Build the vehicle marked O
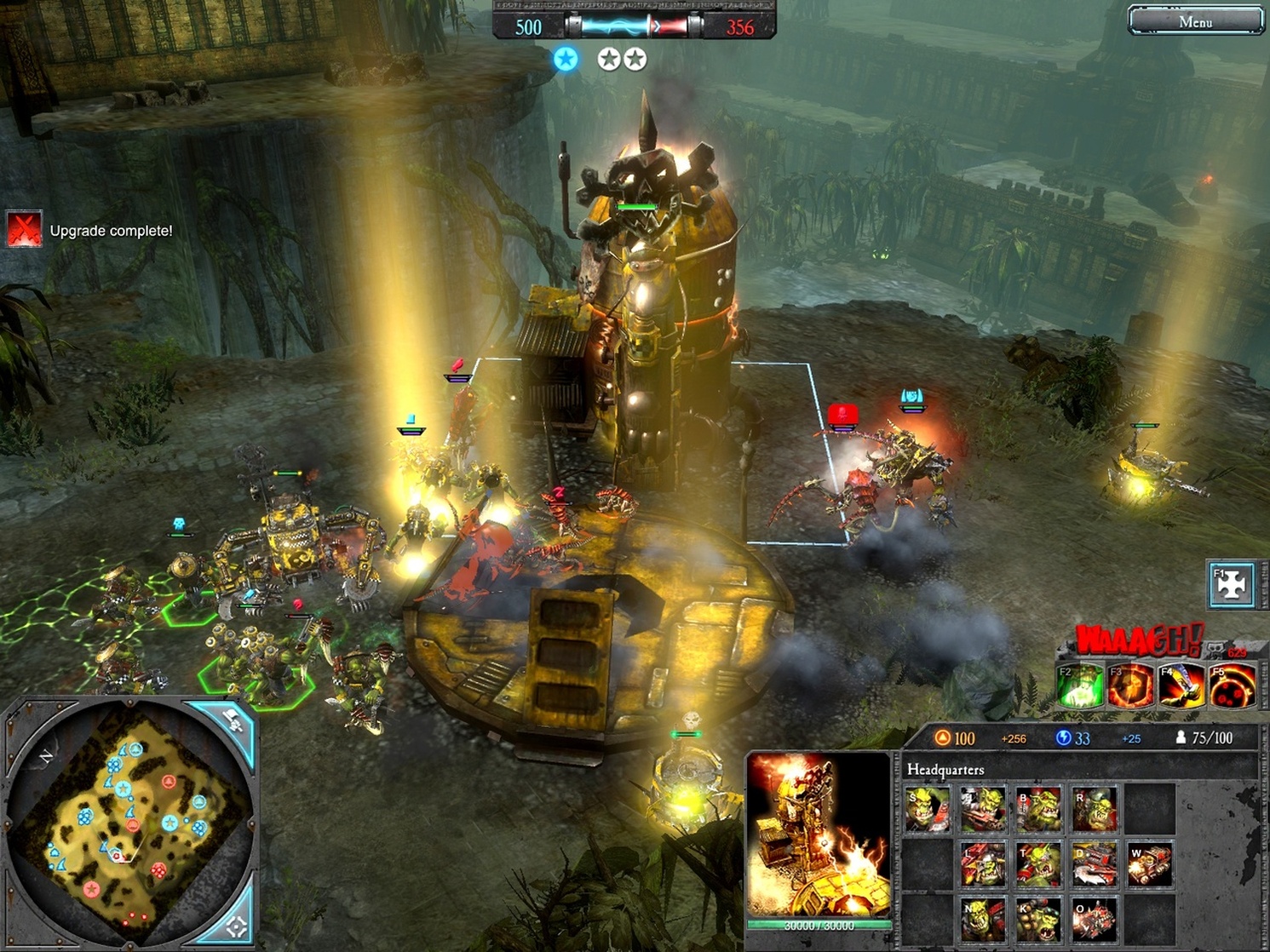1270x952 pixels. (x=1095, y=919)
